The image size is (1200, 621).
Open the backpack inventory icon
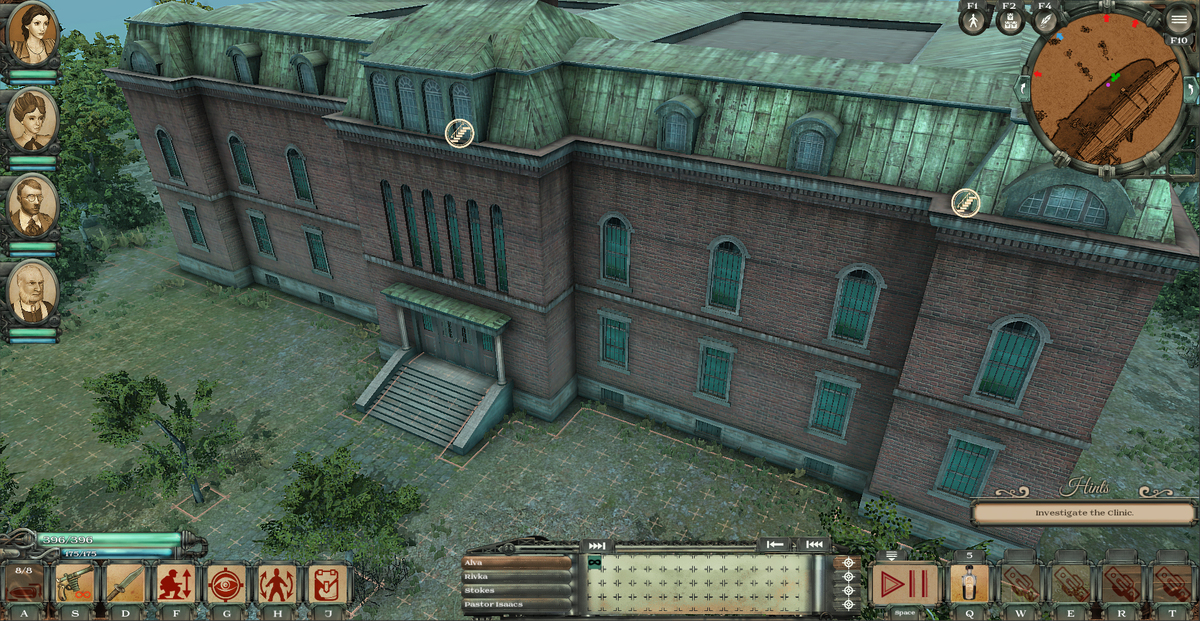(x=327, y=583)
